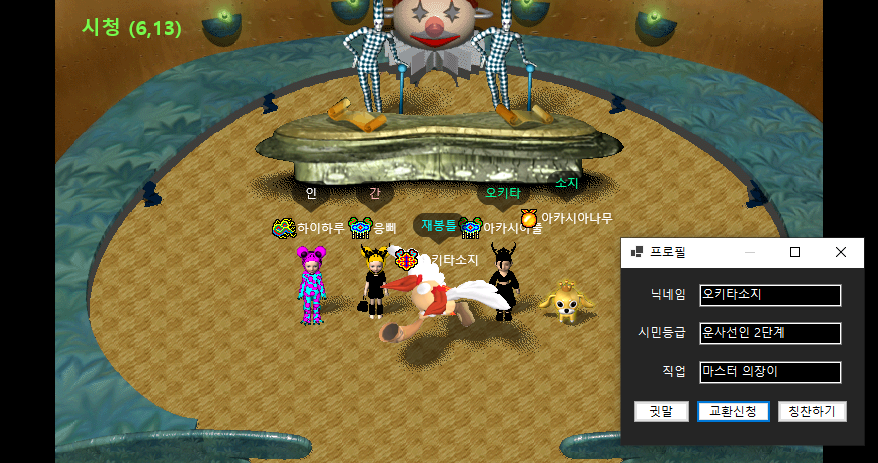Maximize the 프로필 profile window
Viewport: 878px width, 463px height.
pyautogui.click(x=795, y=252)
